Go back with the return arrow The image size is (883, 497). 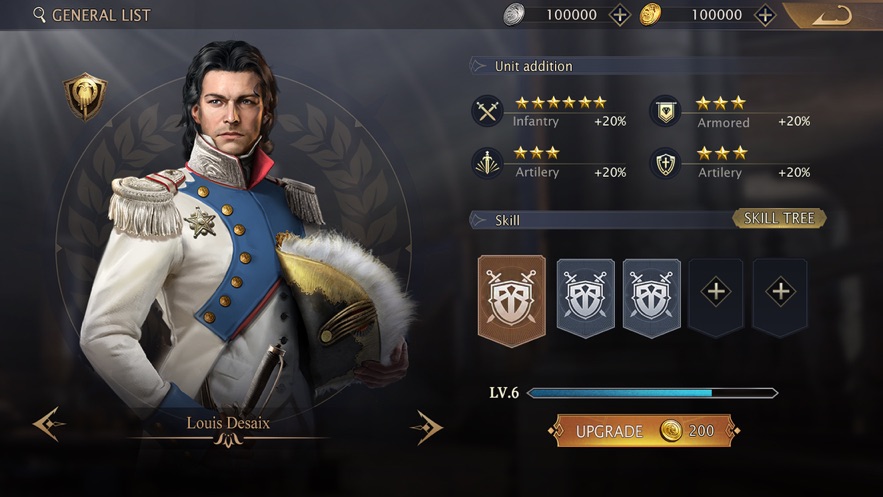pos(831,15)
